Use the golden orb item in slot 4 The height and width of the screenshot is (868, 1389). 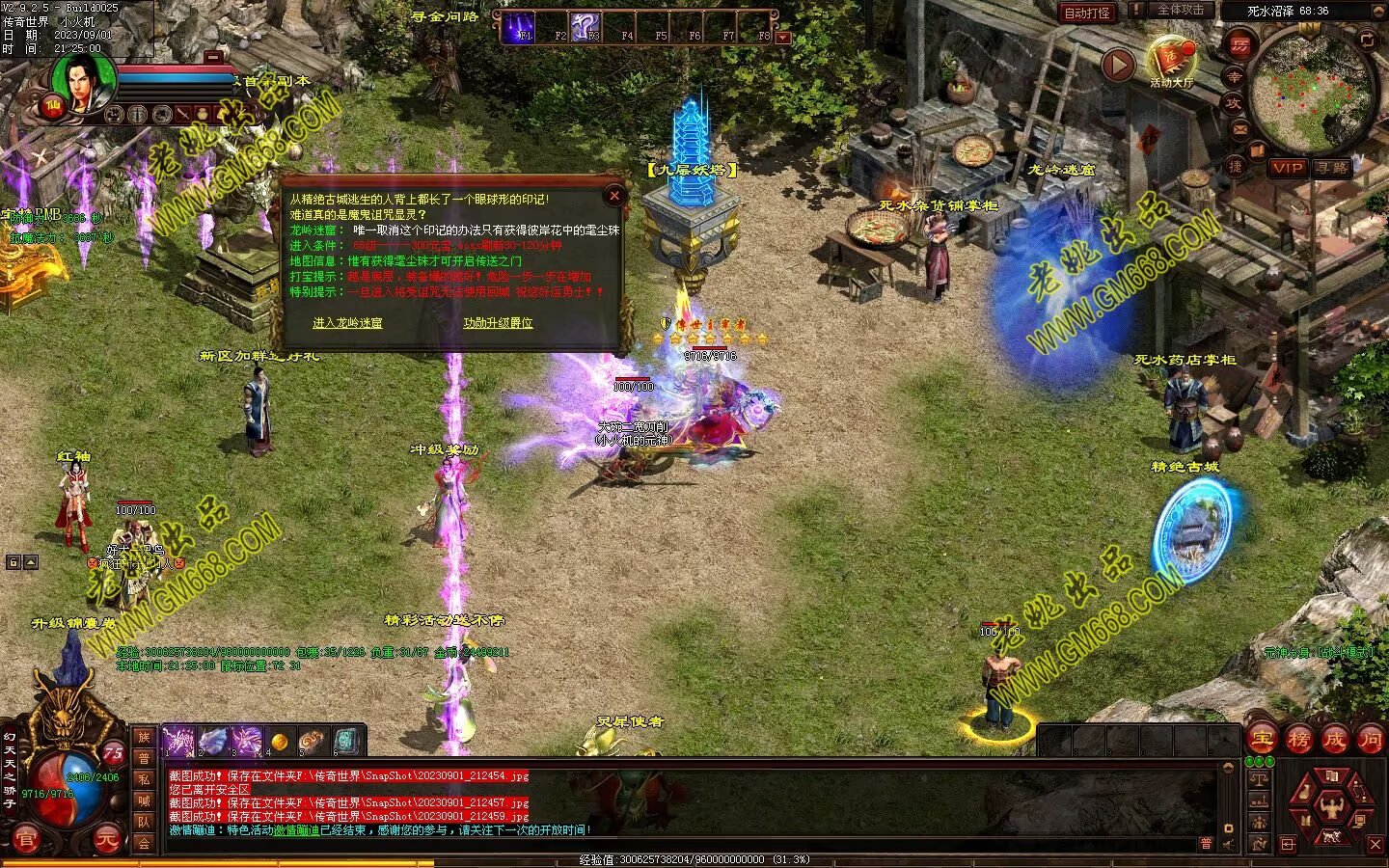[280, 742]
